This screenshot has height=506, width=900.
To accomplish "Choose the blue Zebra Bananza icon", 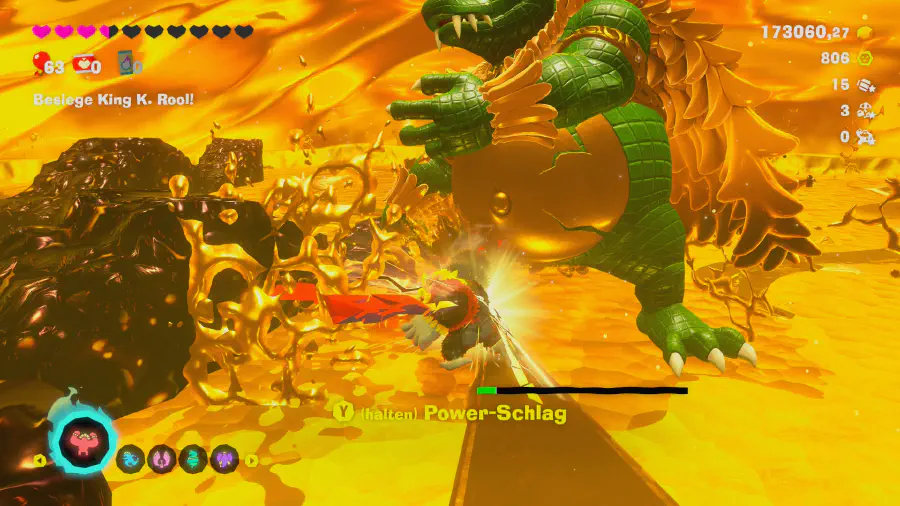I will 131,459.
